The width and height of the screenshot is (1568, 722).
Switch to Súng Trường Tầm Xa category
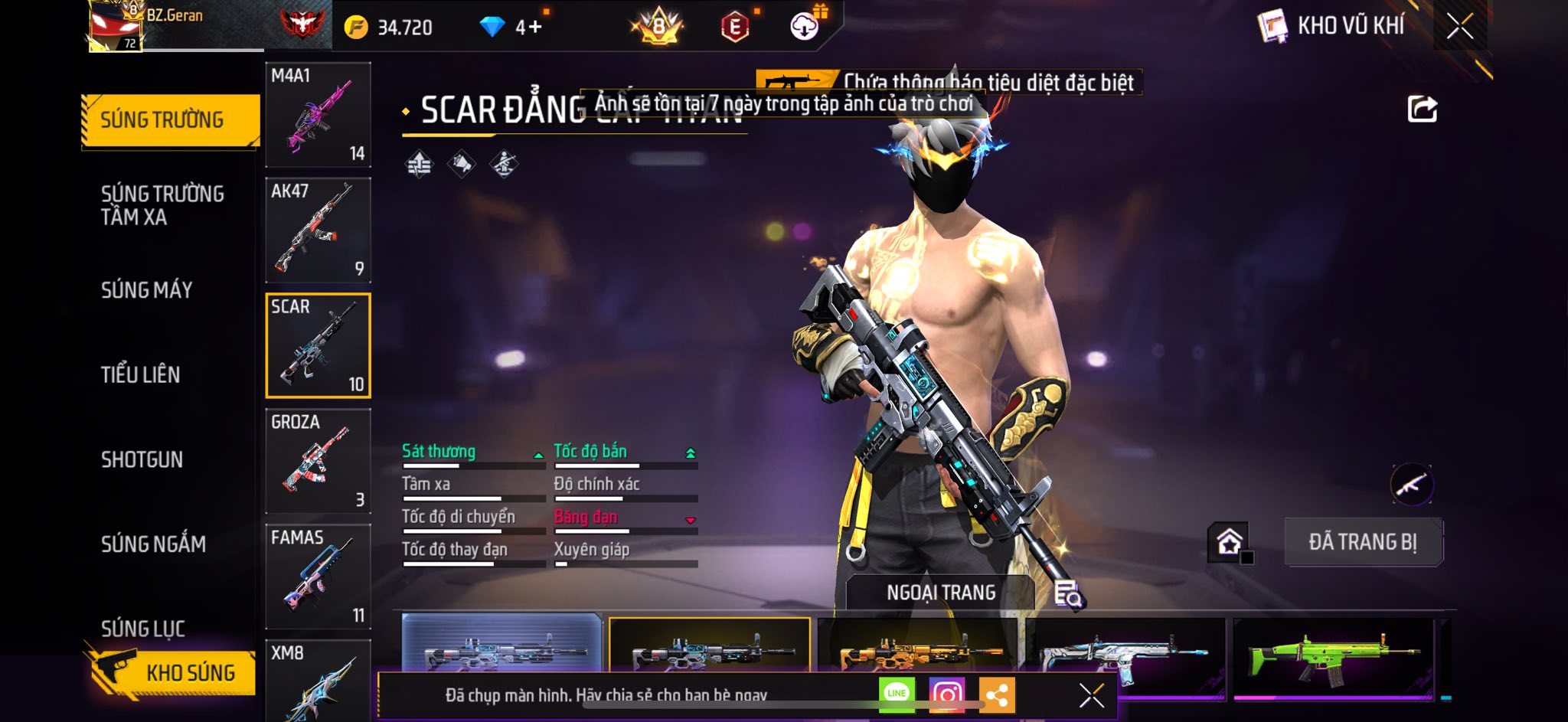pos(162,205)
